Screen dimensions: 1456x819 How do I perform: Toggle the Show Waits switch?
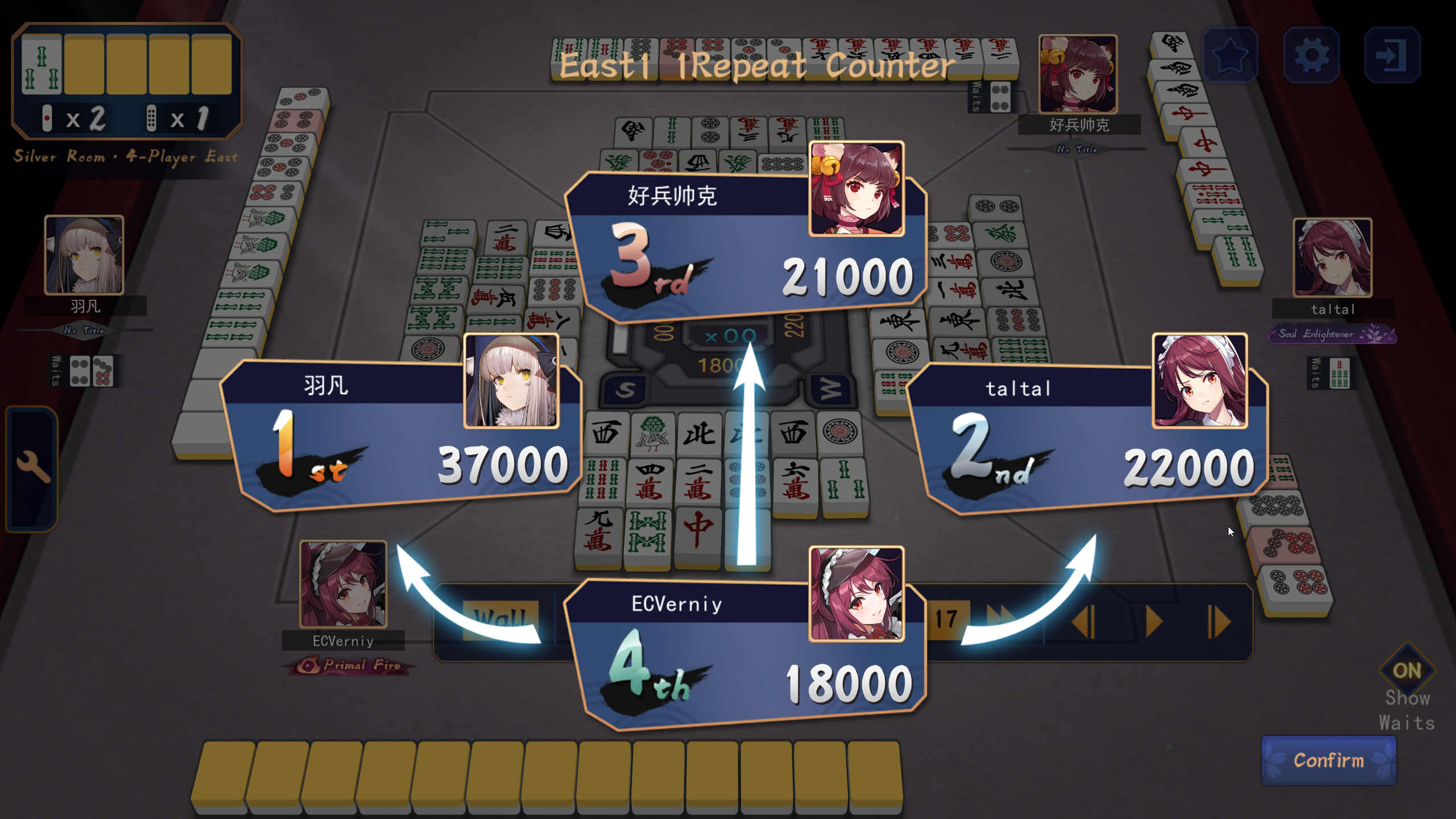pos(1407,671)
